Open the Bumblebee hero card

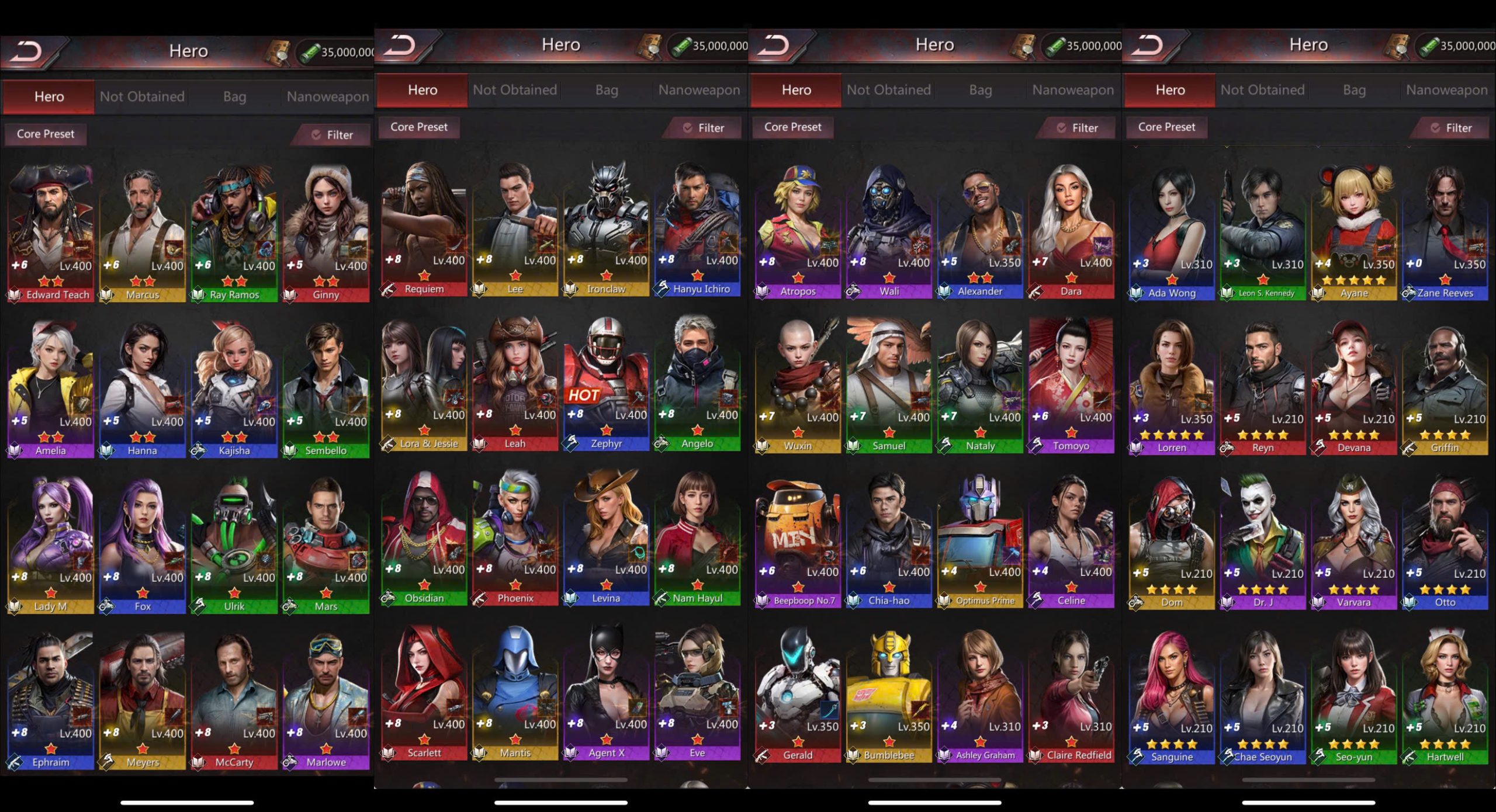(x=889, y=695)
